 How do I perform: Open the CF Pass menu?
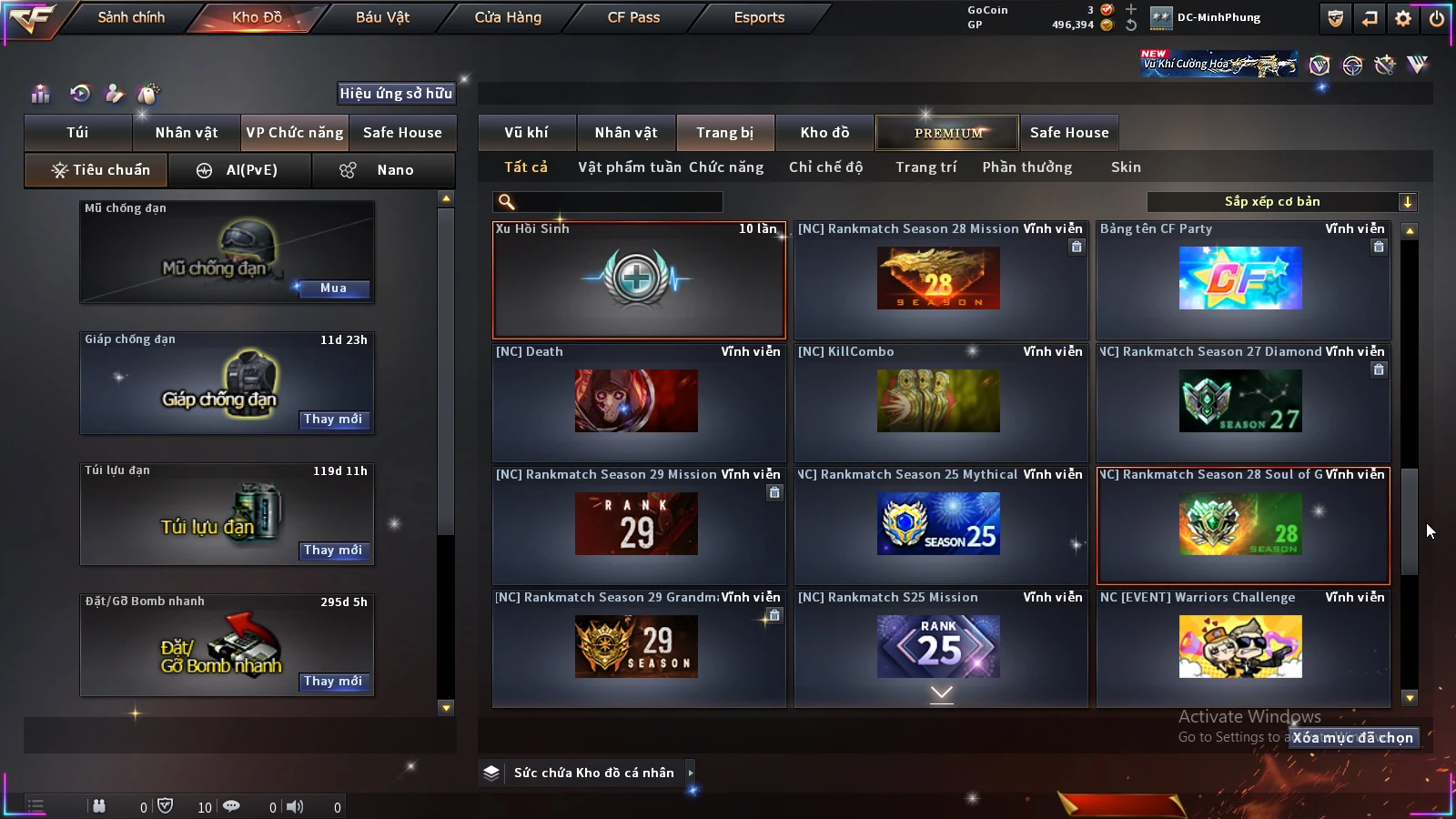(633, 17)
